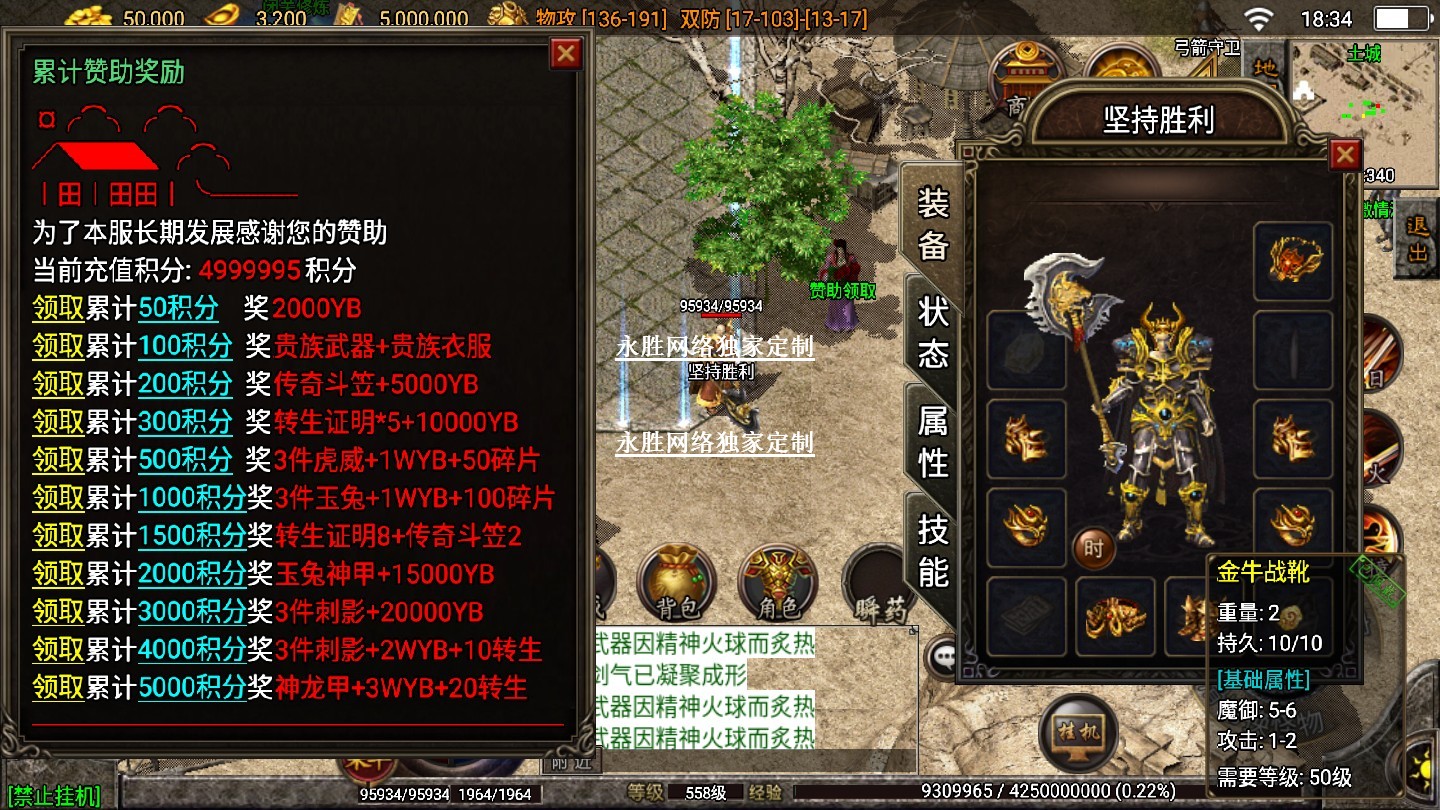Open the 属性 tab
The height and width of the screenshot is (810, 1440).
932,442
